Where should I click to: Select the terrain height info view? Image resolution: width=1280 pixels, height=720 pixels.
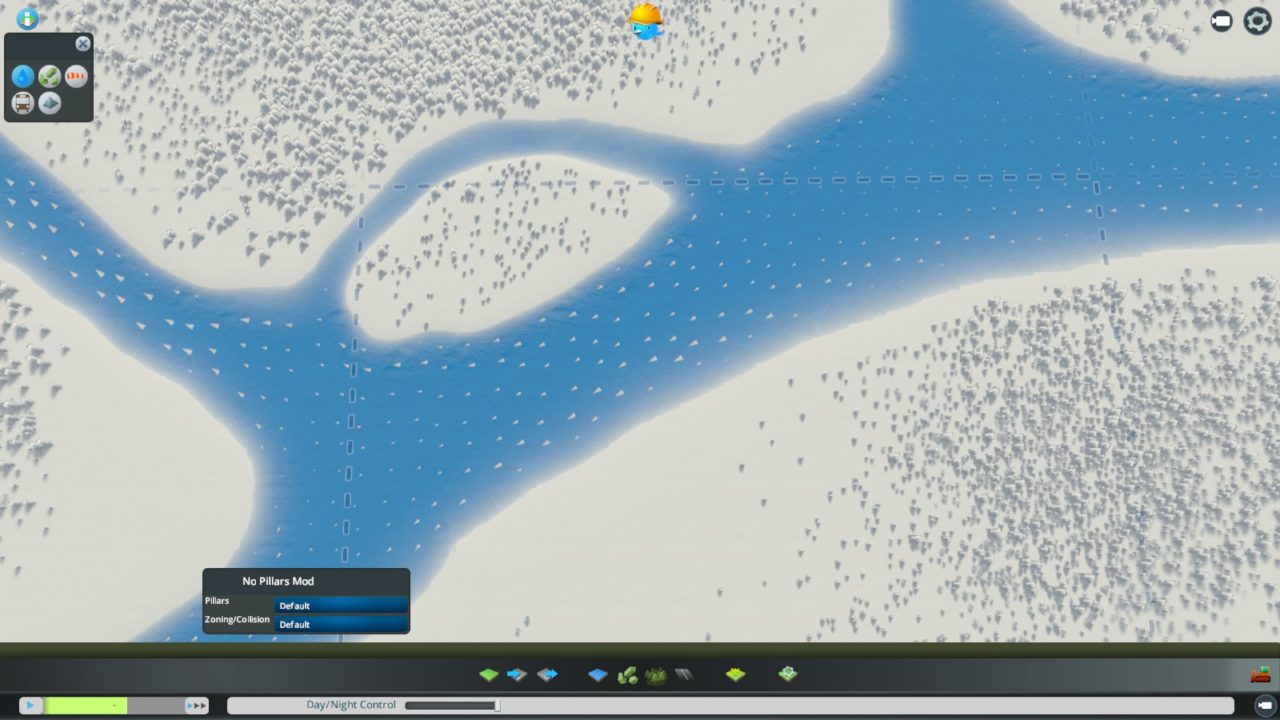[x=50, y=103]
